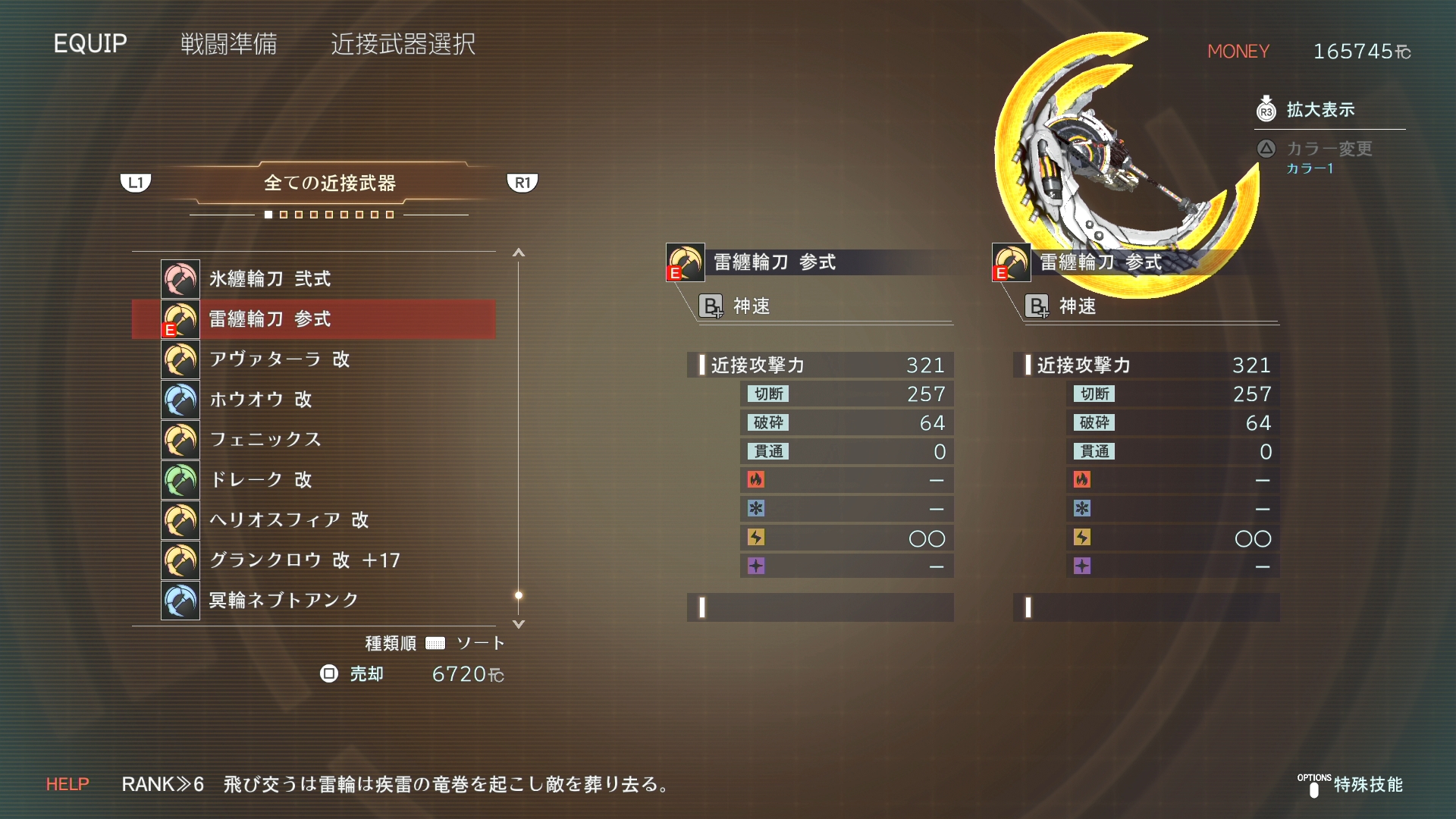Viewport: 1456px width, 819px height.
Task: Select the first filled page indicator dot
Action: [268, 215]
